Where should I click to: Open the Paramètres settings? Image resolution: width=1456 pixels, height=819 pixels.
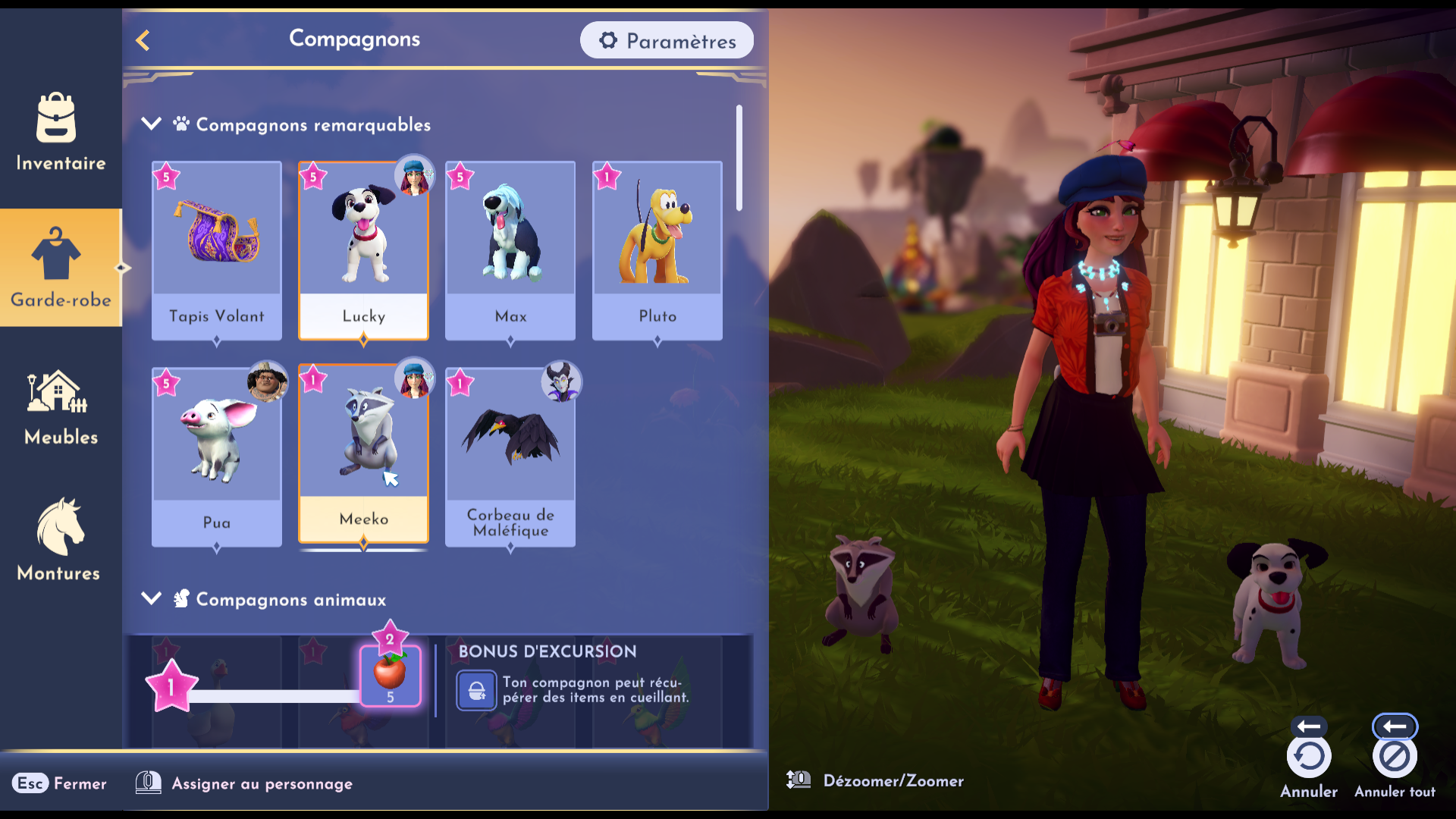[667, 41]
